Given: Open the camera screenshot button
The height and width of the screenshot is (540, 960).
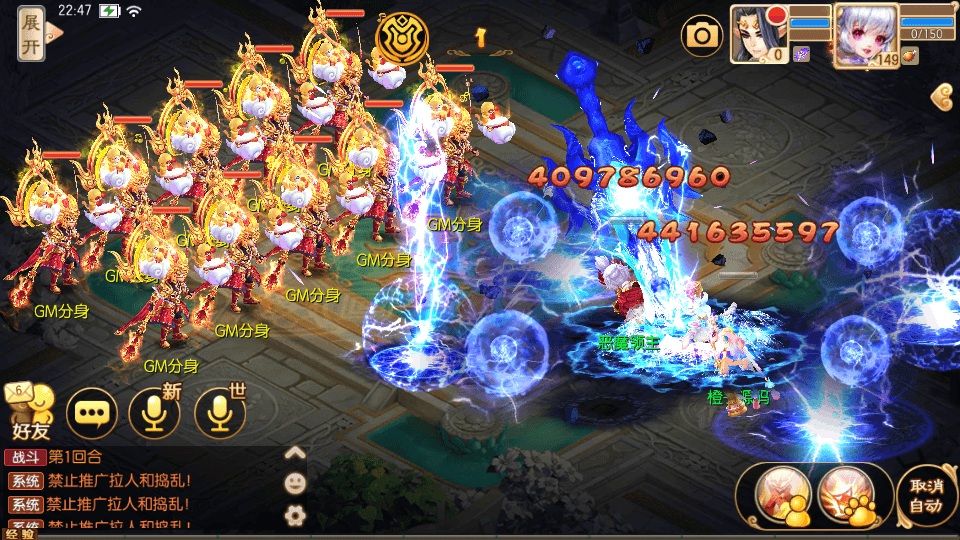Looking at the screenshot, I should coord(702,37).
